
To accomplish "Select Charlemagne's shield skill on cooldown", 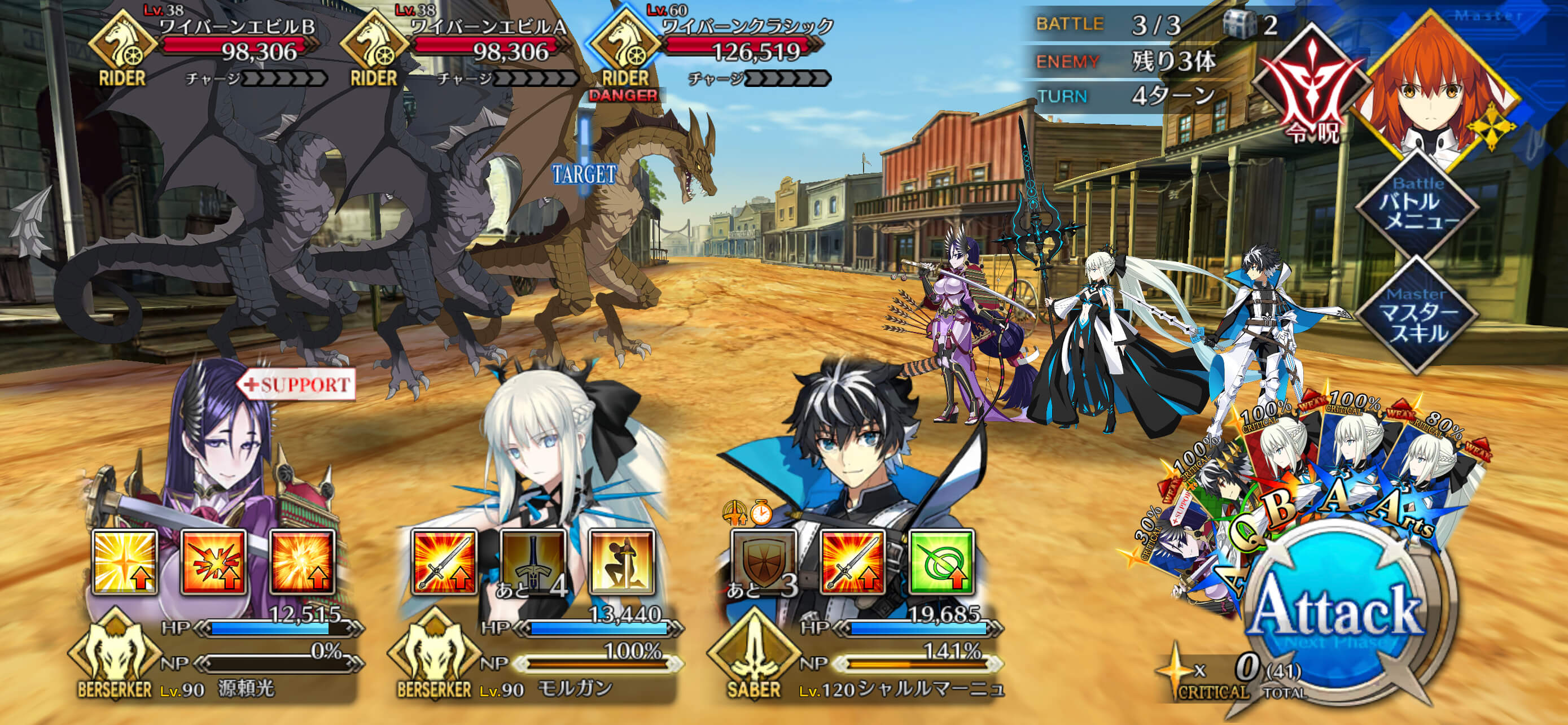I will click(x=763, y=562).
